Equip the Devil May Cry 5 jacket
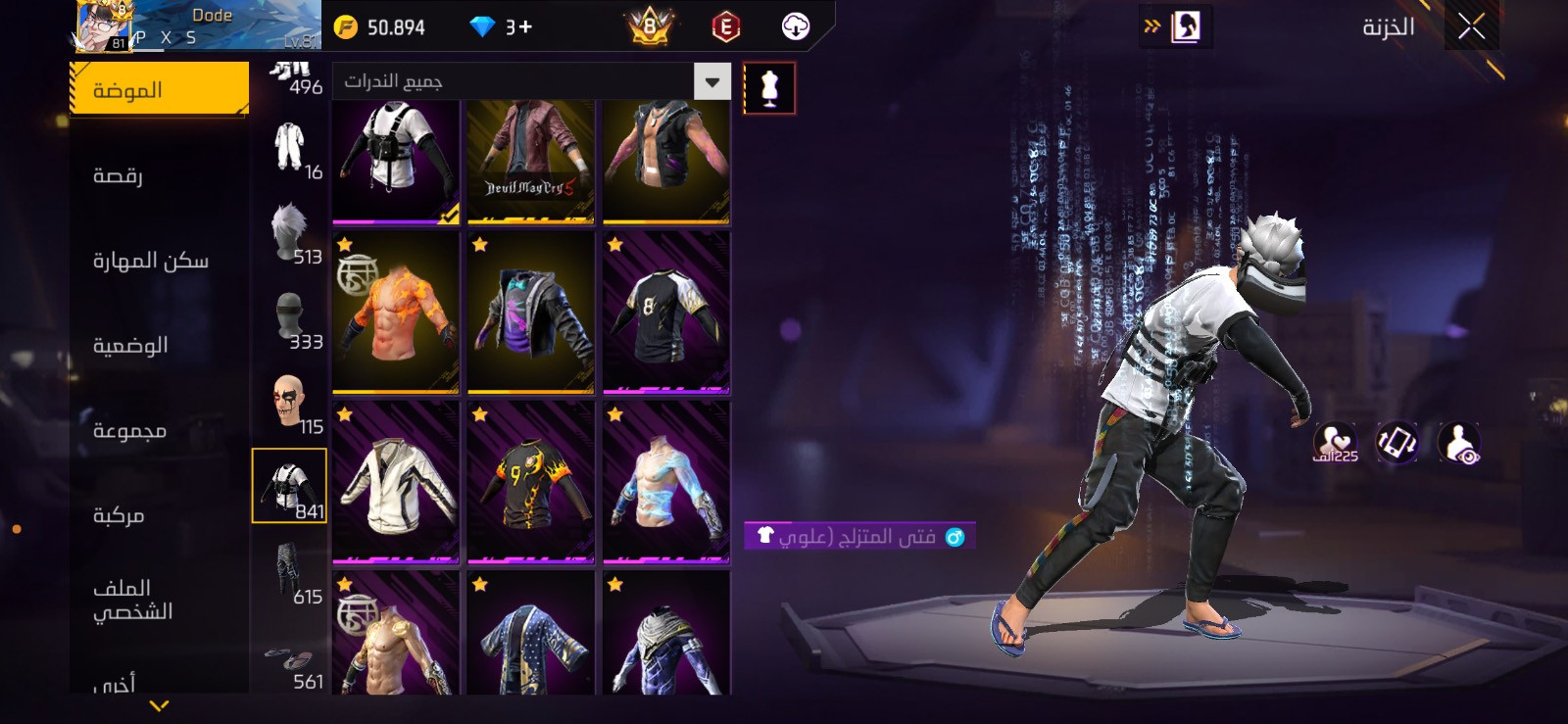The height and width of the screenshot is (724, 1568). click(530, 161)
